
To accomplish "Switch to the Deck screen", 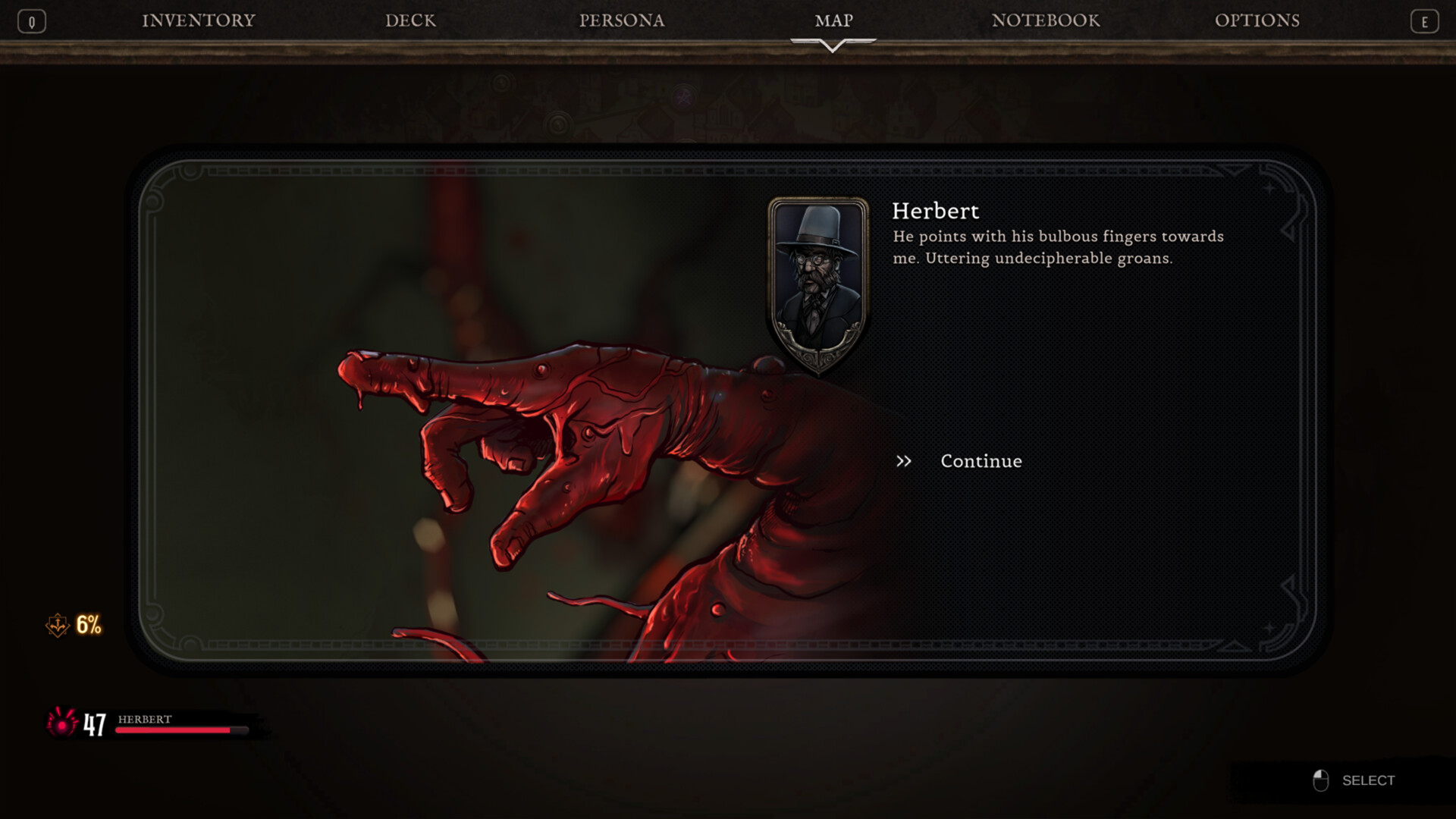I will pos(410,20).
